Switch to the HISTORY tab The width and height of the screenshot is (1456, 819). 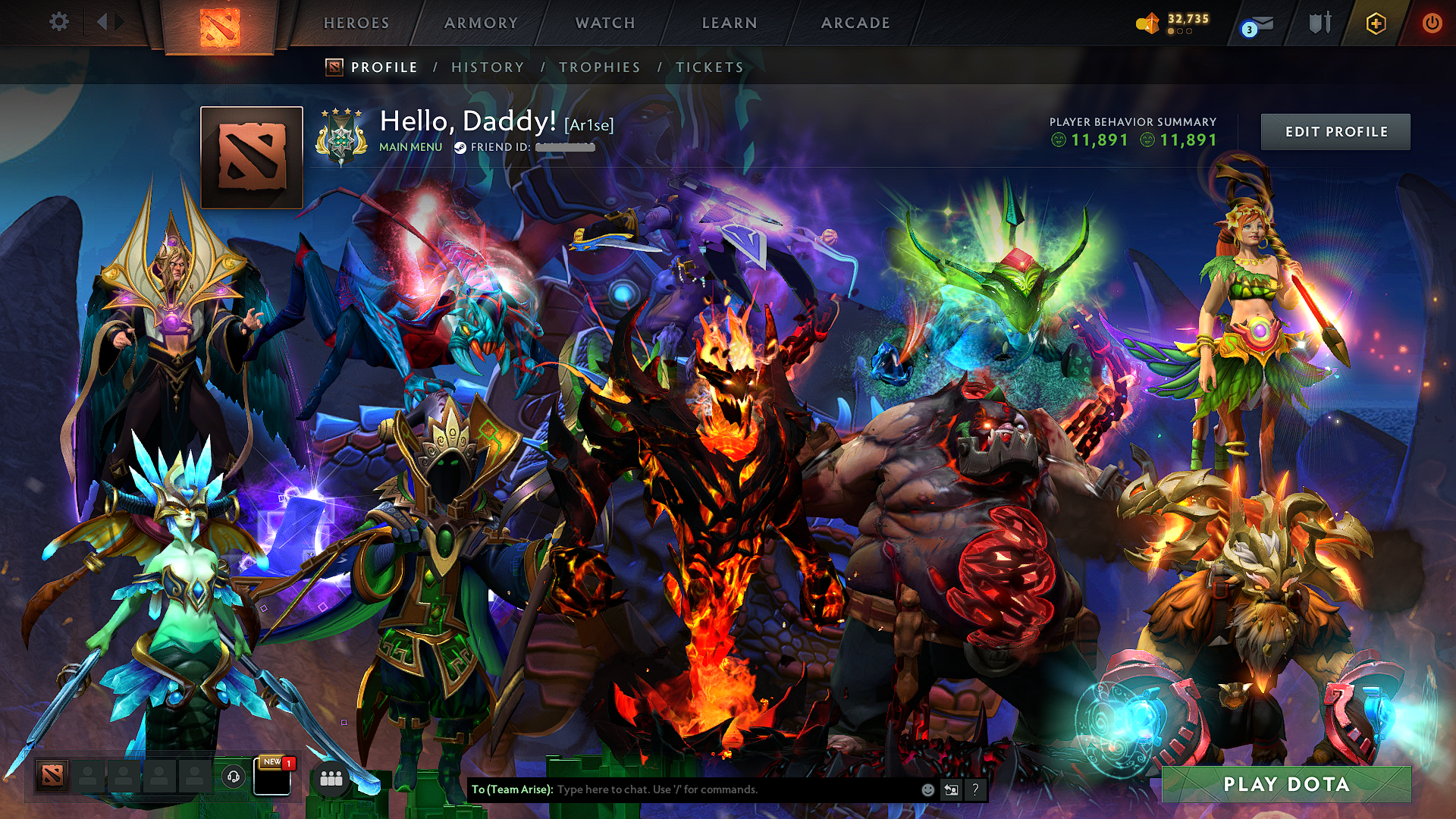point(487,67)
